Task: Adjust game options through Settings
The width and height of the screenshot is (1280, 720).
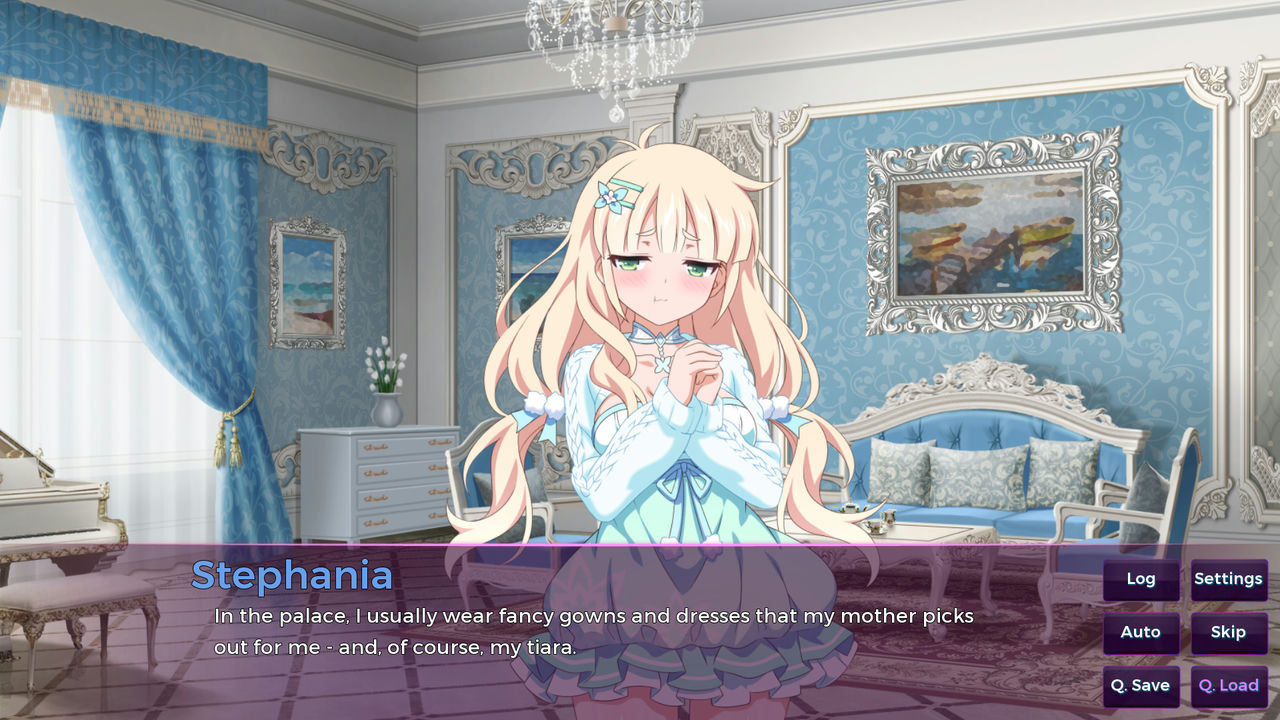Action: (1229, 579)
